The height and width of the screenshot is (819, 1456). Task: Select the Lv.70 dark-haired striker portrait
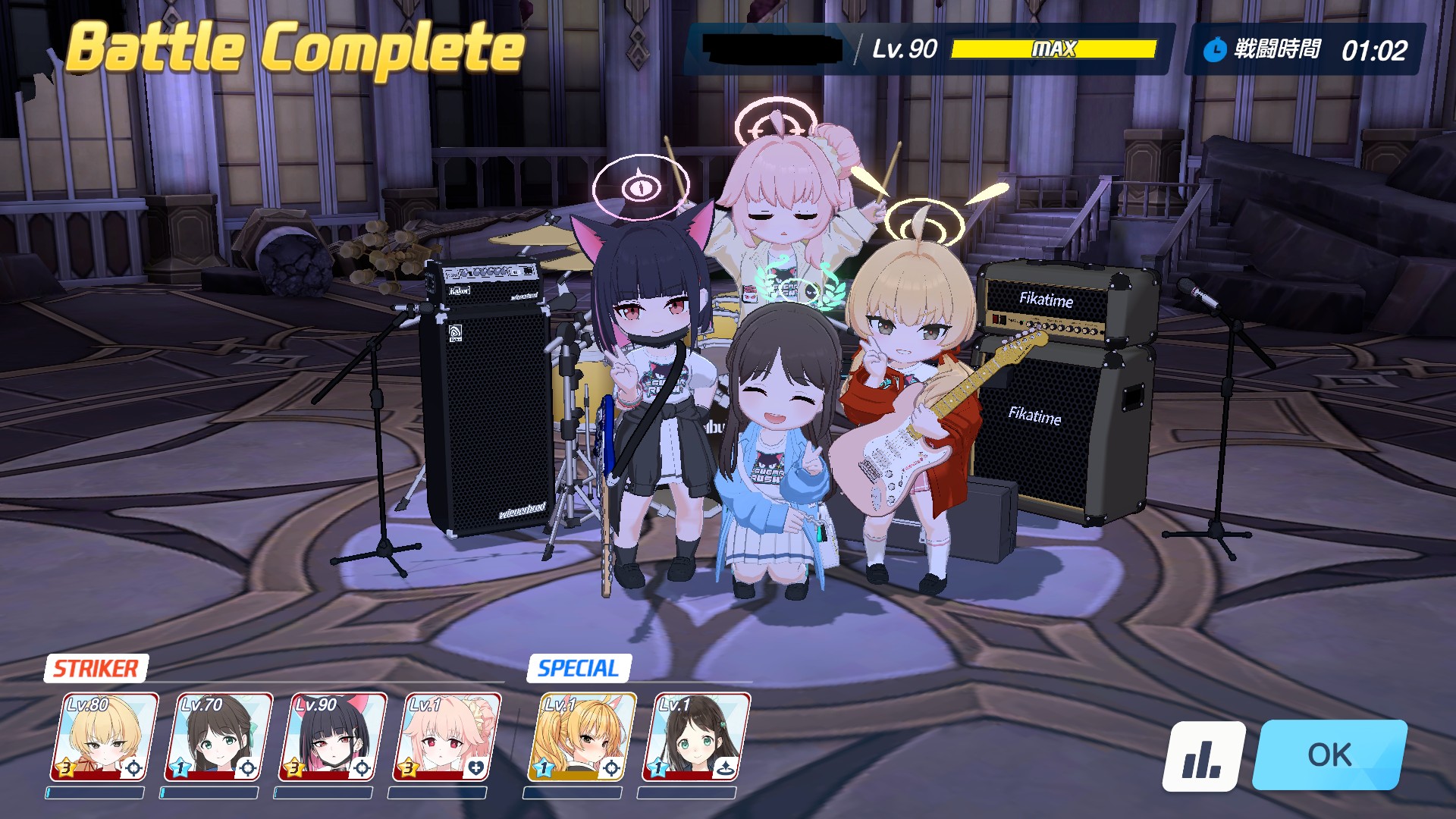218,737
